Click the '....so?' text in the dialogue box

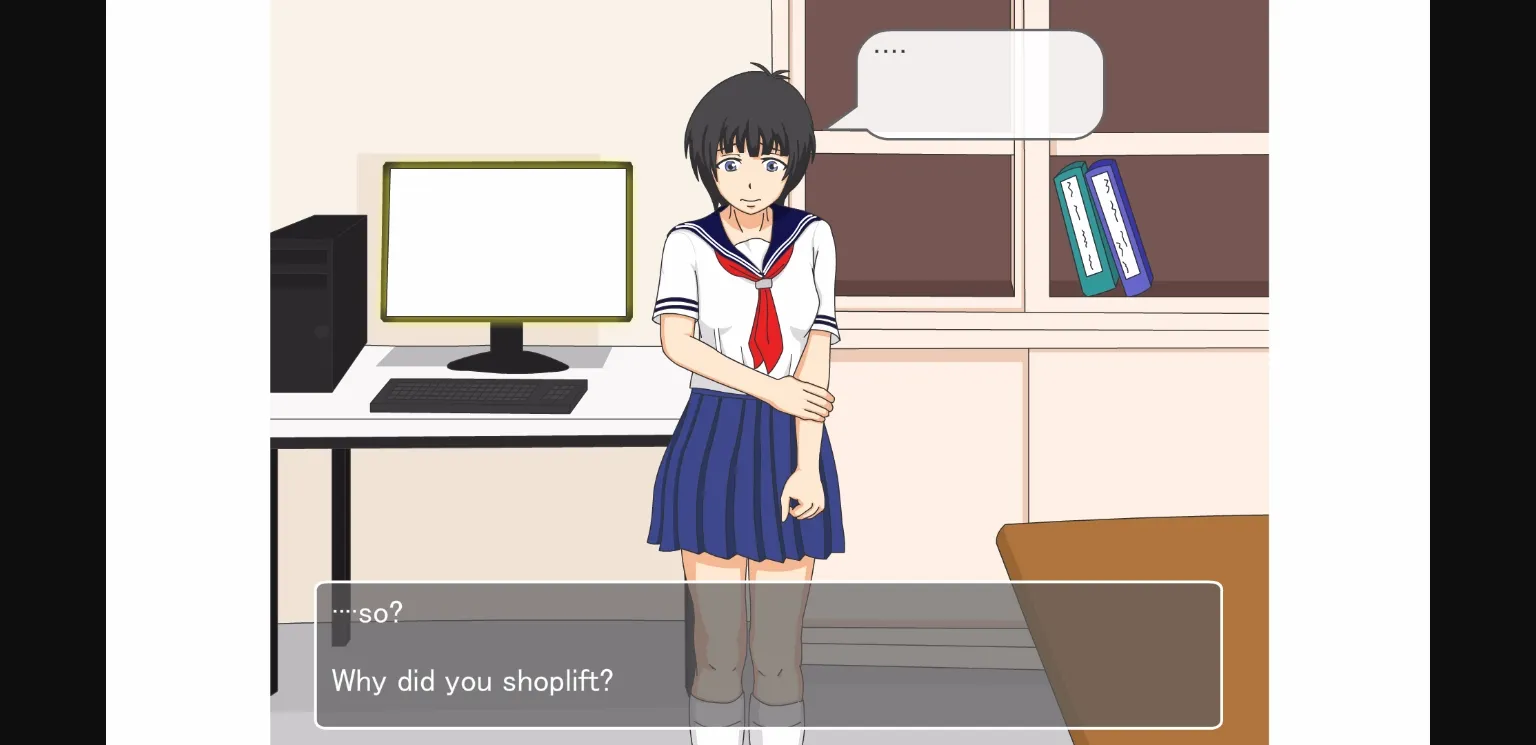[367, 612]
